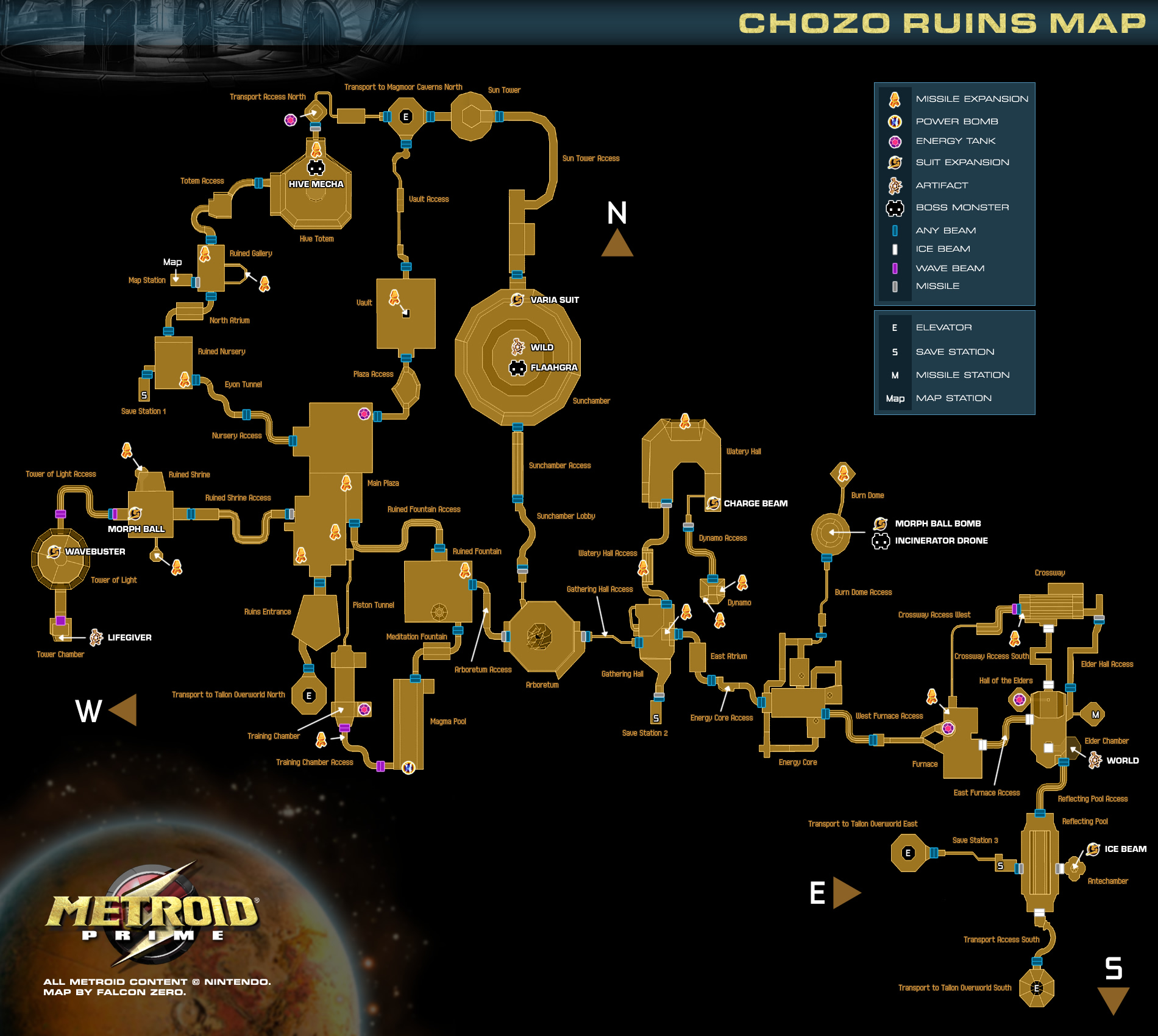Image resolution: width=1158 pixels, height=1036 pixels.
Task: Click the Flaahgra boss icon in Sunchamber
Action: 517,368
